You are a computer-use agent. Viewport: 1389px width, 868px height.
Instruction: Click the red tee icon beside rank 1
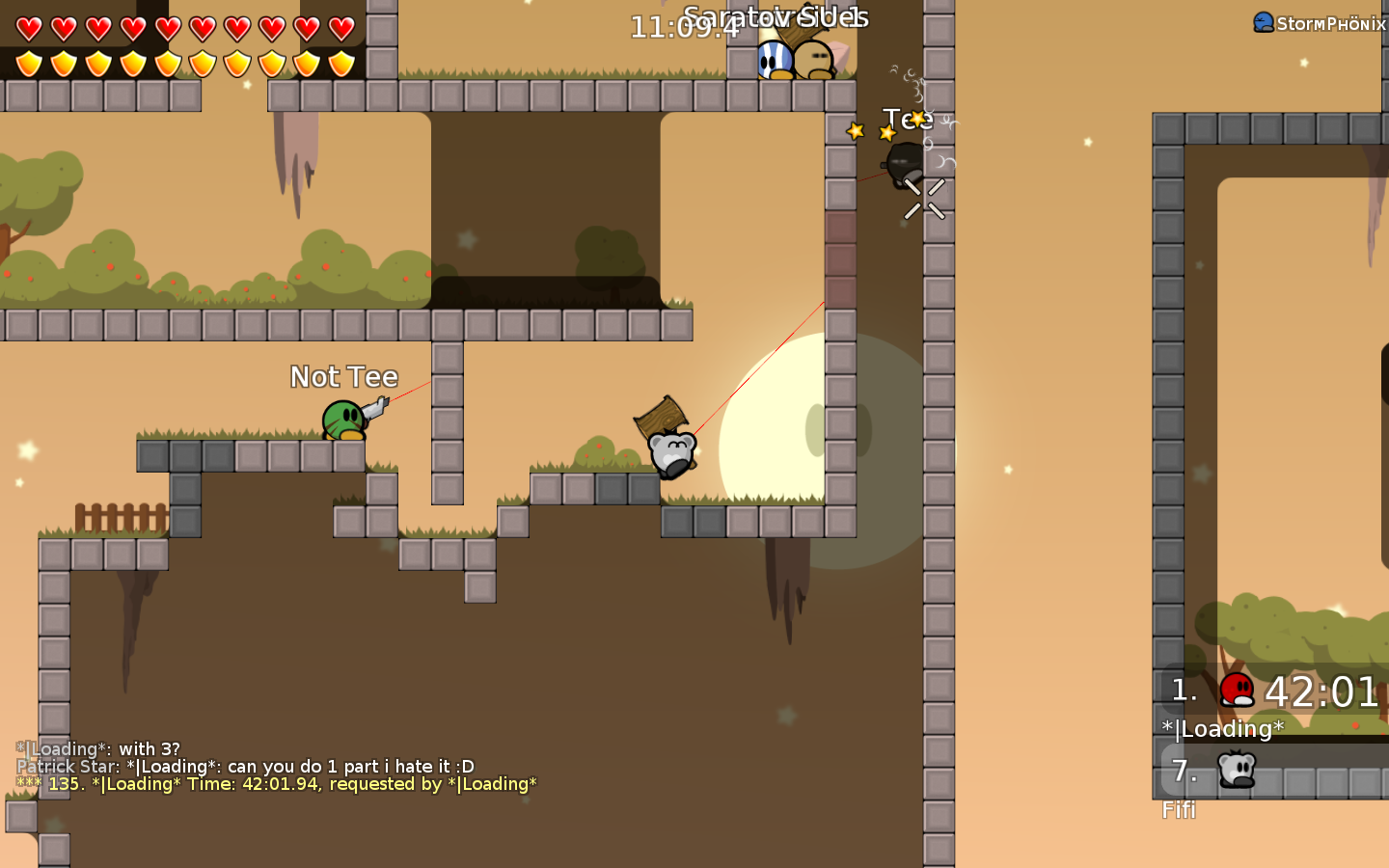(1239, 689)
